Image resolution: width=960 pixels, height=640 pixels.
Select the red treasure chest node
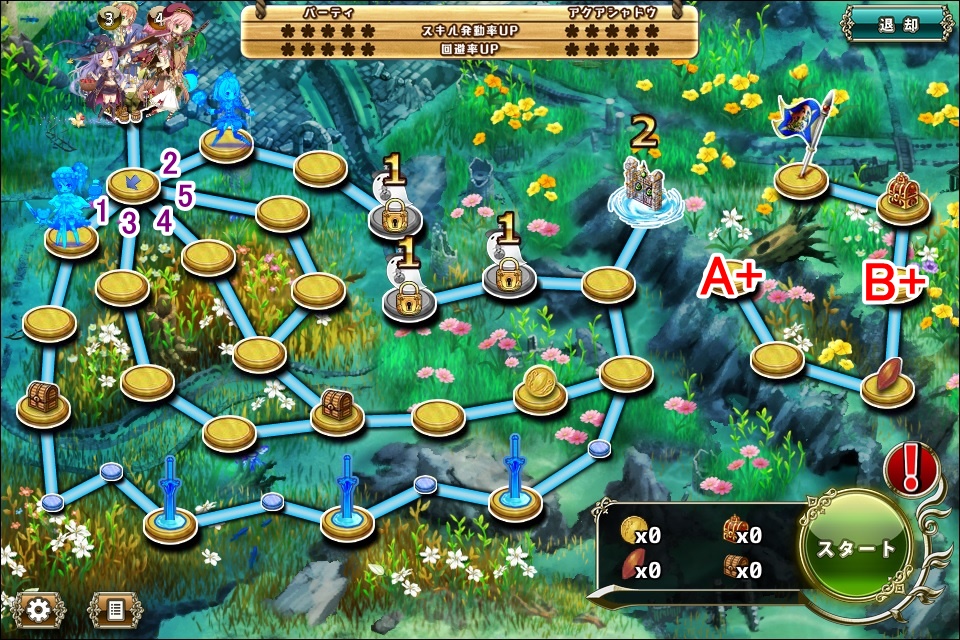click(x=903, y=197)
